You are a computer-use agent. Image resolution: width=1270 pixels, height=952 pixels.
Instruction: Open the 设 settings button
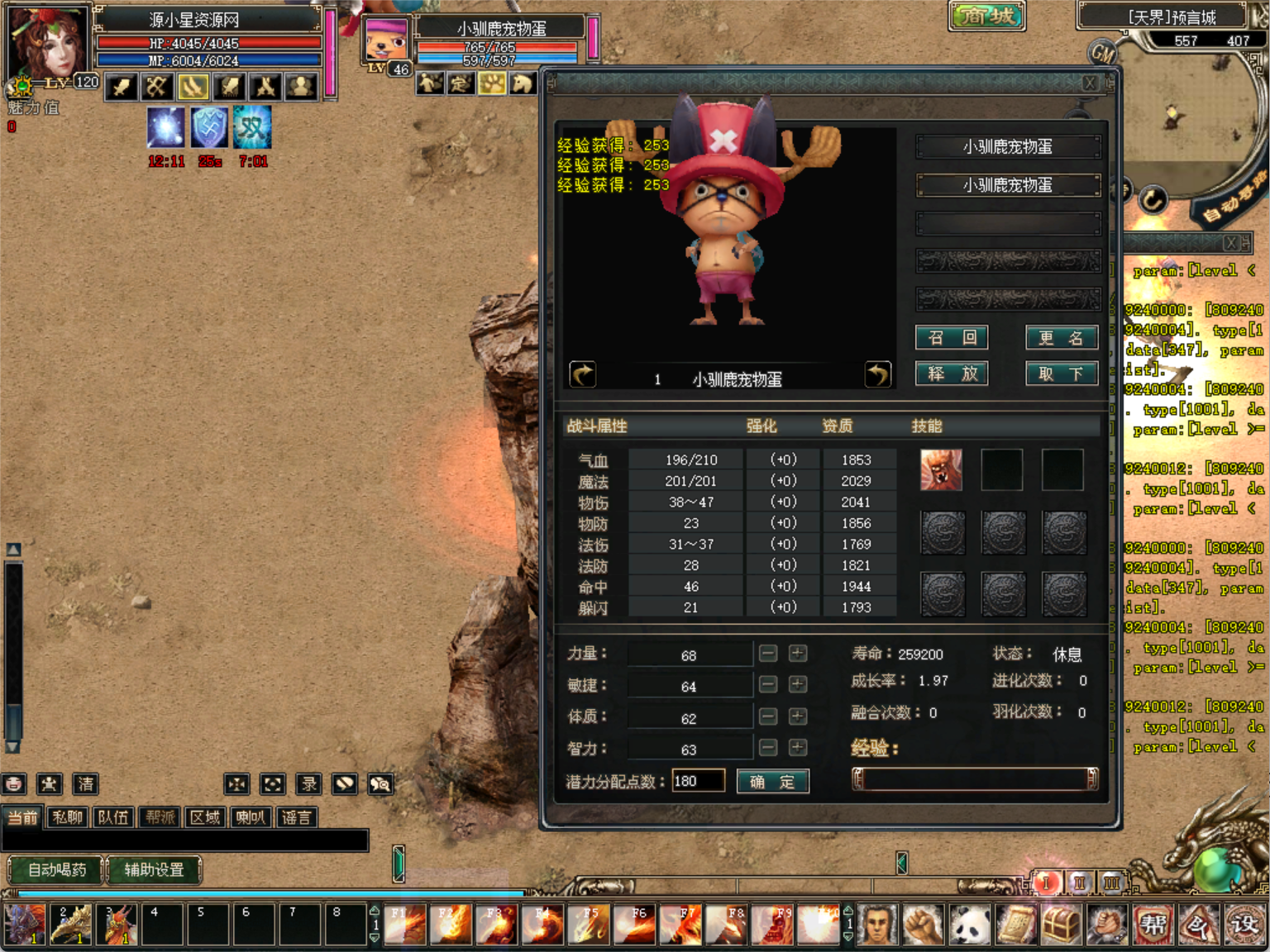pyautogui.click(x=1244, y=925)
